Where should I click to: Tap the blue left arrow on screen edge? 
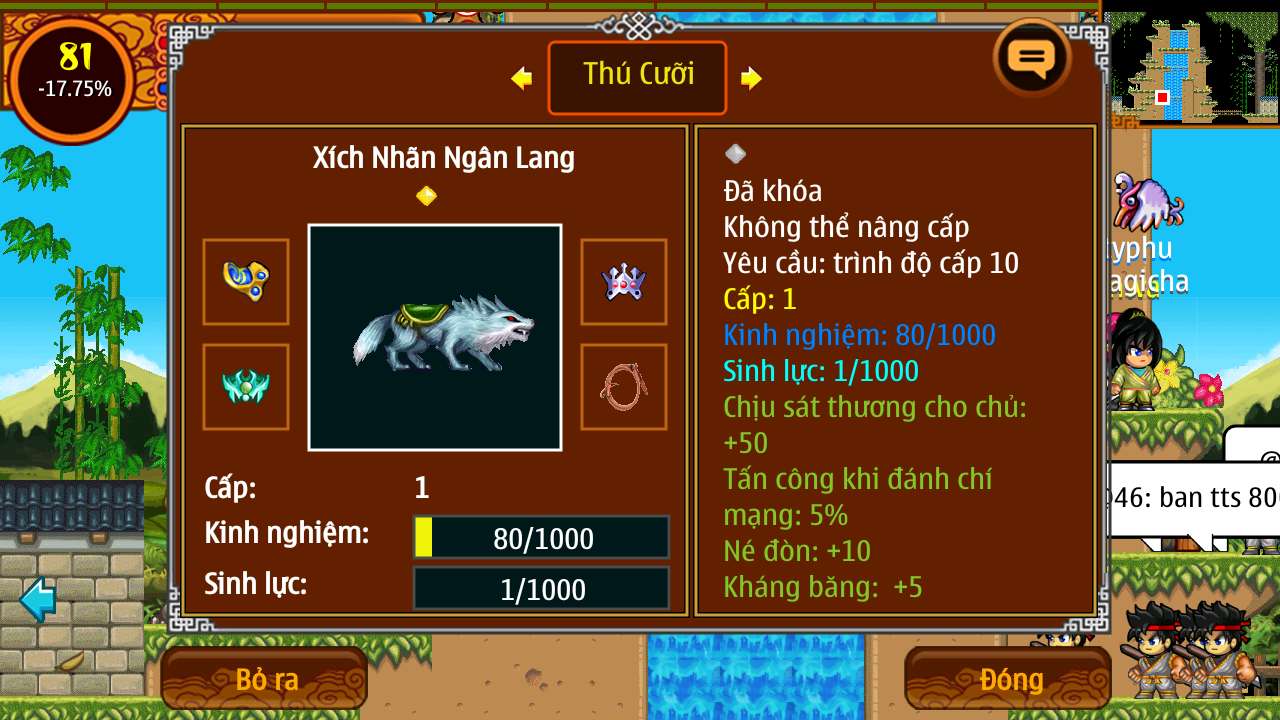(38, 599)
